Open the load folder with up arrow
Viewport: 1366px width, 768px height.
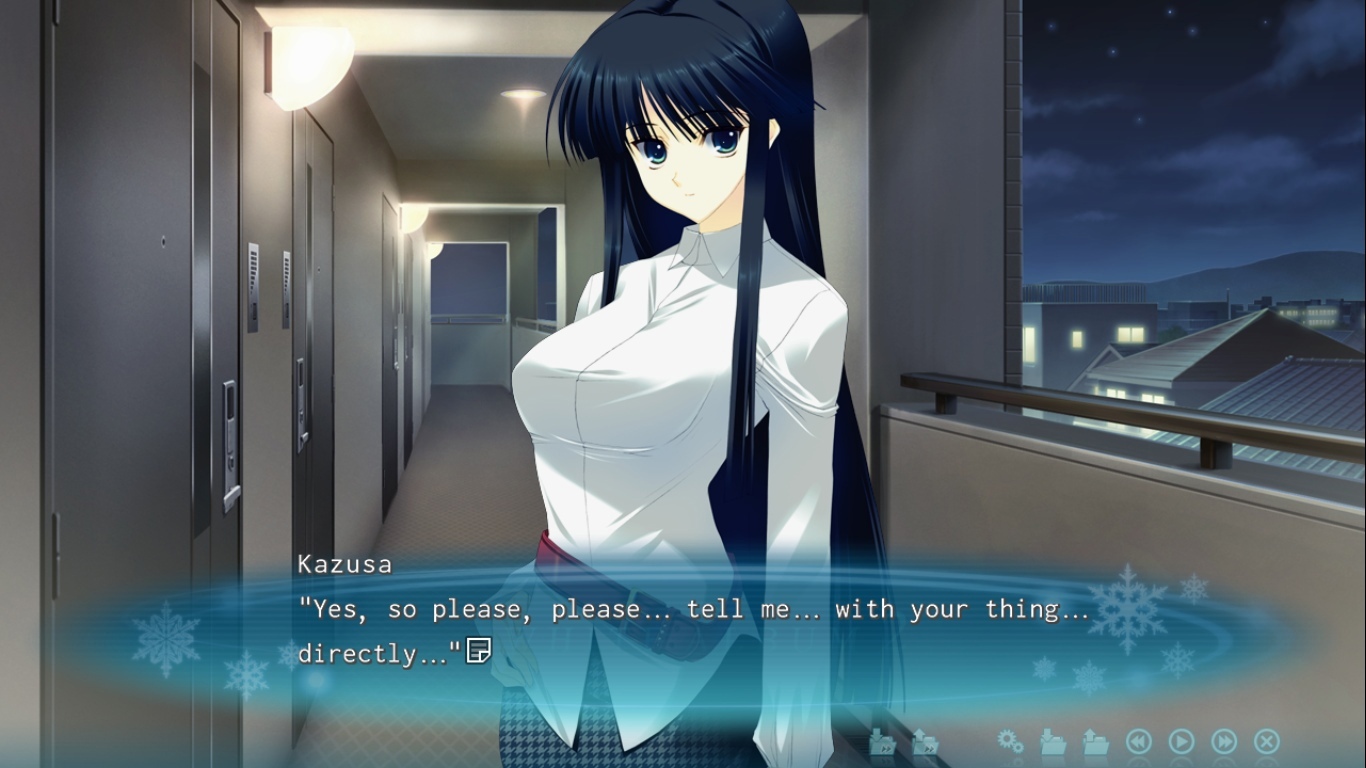point(1095,741)
